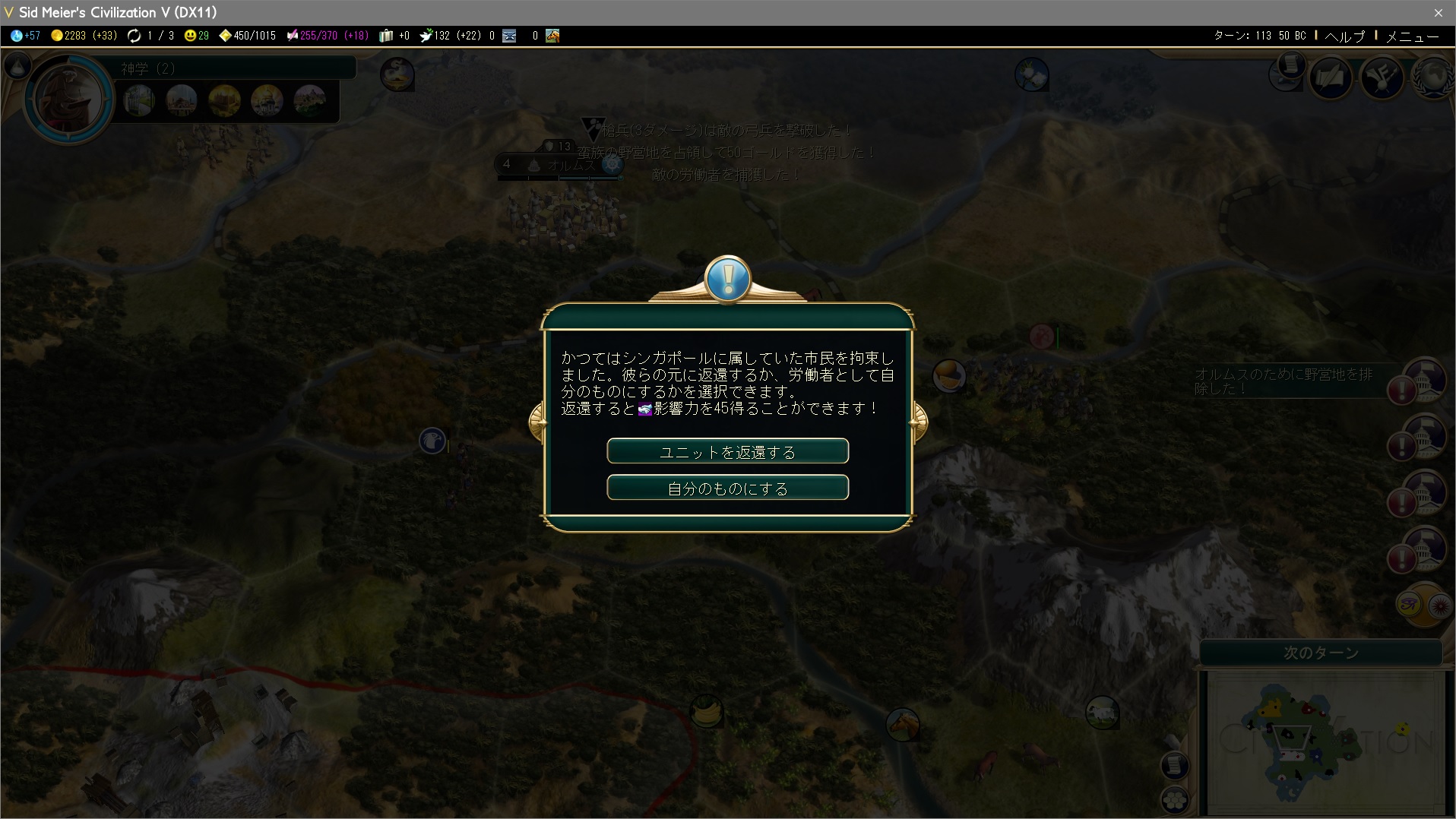Viewport: 1456px width, 819px height.
Task: Click the minimap
Action: click(x=1324, y=742)
